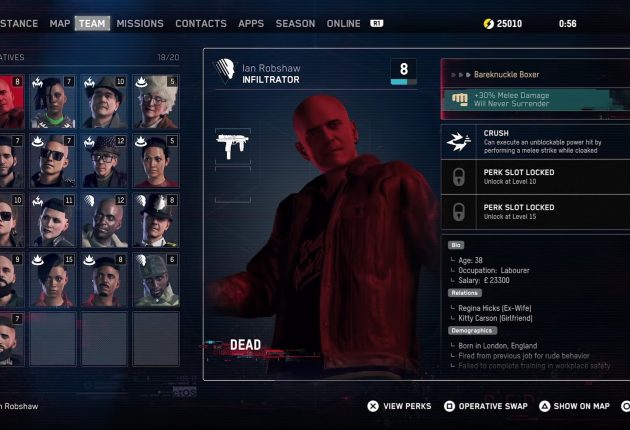Image resolution: width=630 pixels, height=430 pixels.
Task: Select Ian Robshaw's submachine gun icon
Action: (232, 147)
